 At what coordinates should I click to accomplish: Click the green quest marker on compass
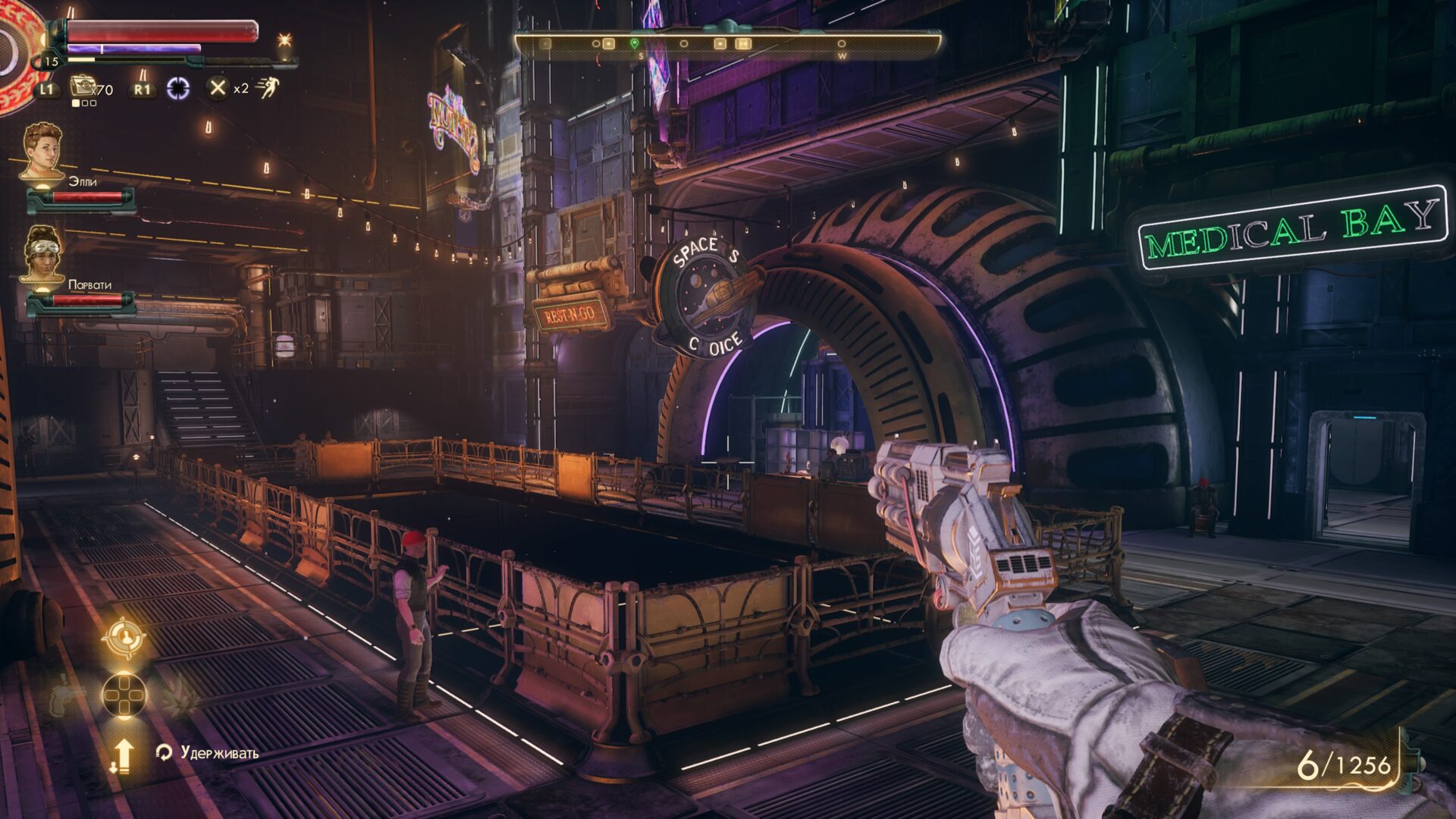[635, 44]
